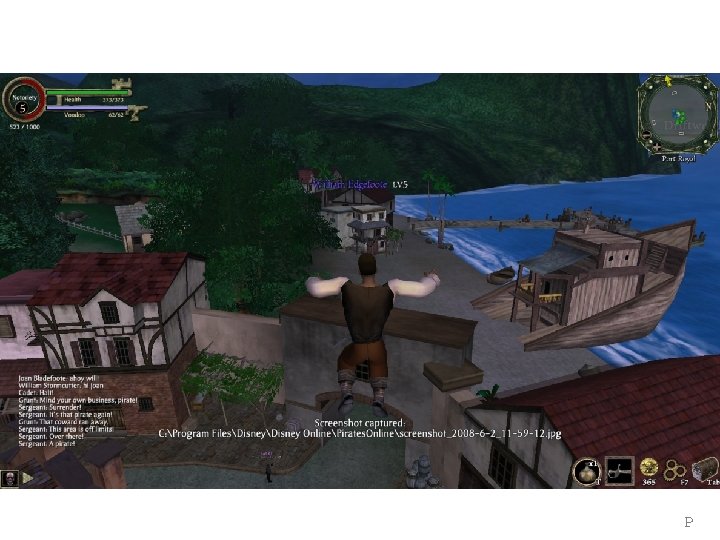
Task: Click the gold coin icon
Action: 650,466
